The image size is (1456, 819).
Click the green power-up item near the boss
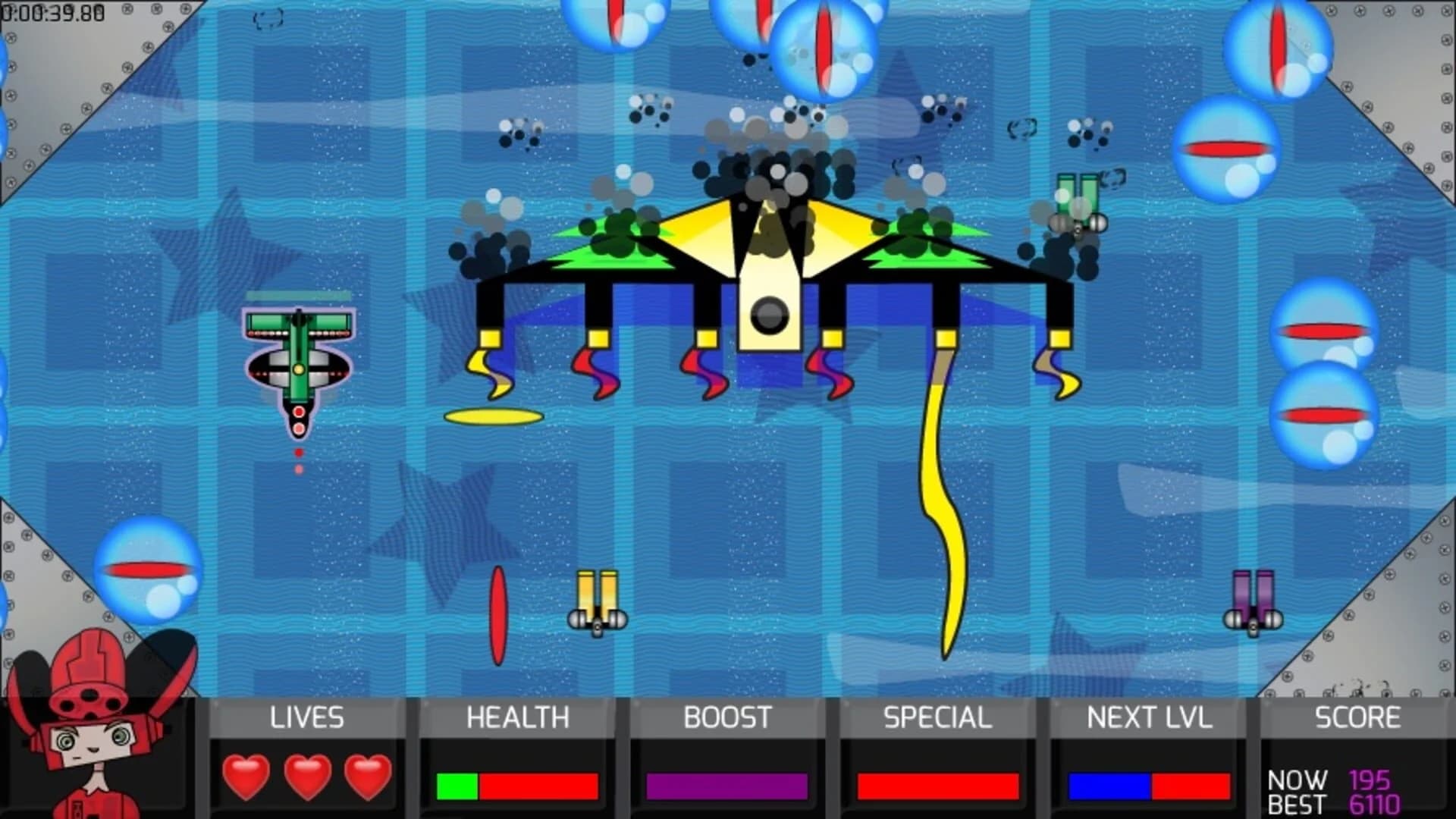pos(1077,201)
